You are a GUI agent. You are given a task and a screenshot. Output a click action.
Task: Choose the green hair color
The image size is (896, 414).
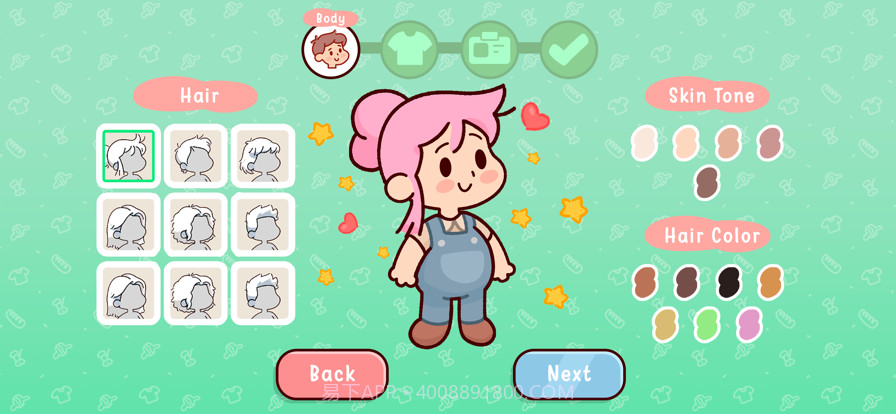coord(707,324)
